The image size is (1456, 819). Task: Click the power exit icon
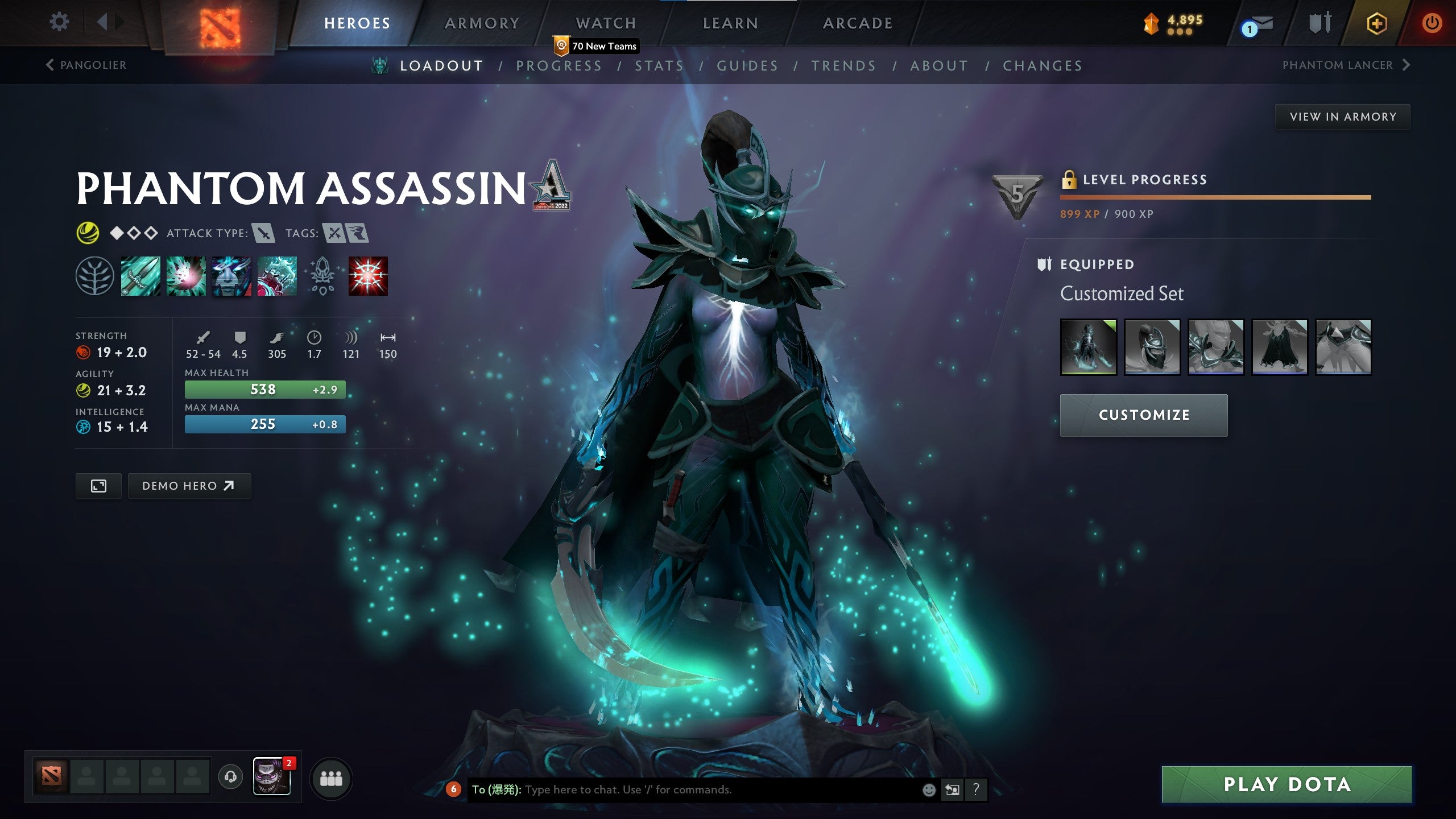click(1432, 24)
